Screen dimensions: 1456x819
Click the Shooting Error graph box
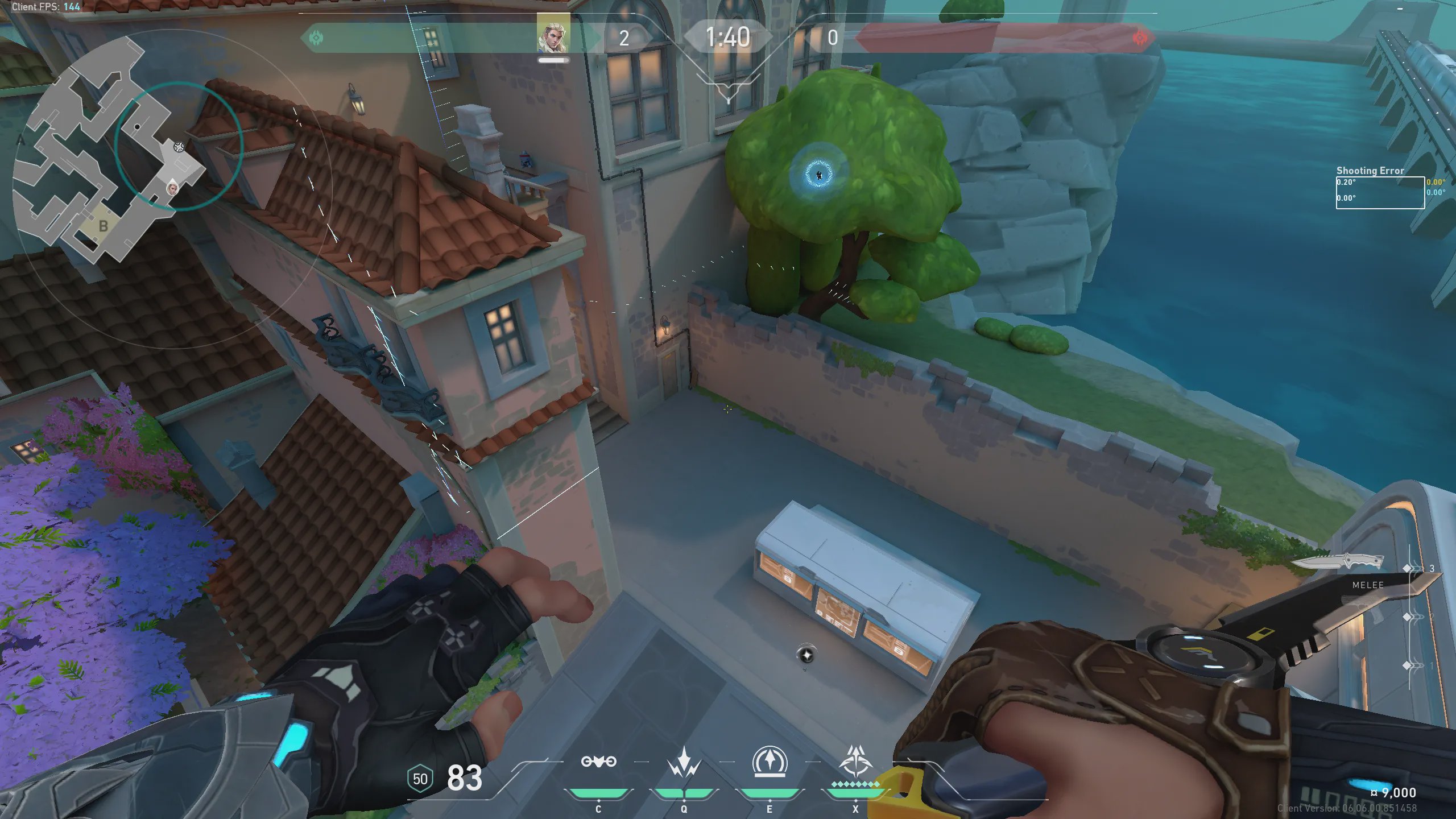pyautogui.click(x=1380, y=192)
